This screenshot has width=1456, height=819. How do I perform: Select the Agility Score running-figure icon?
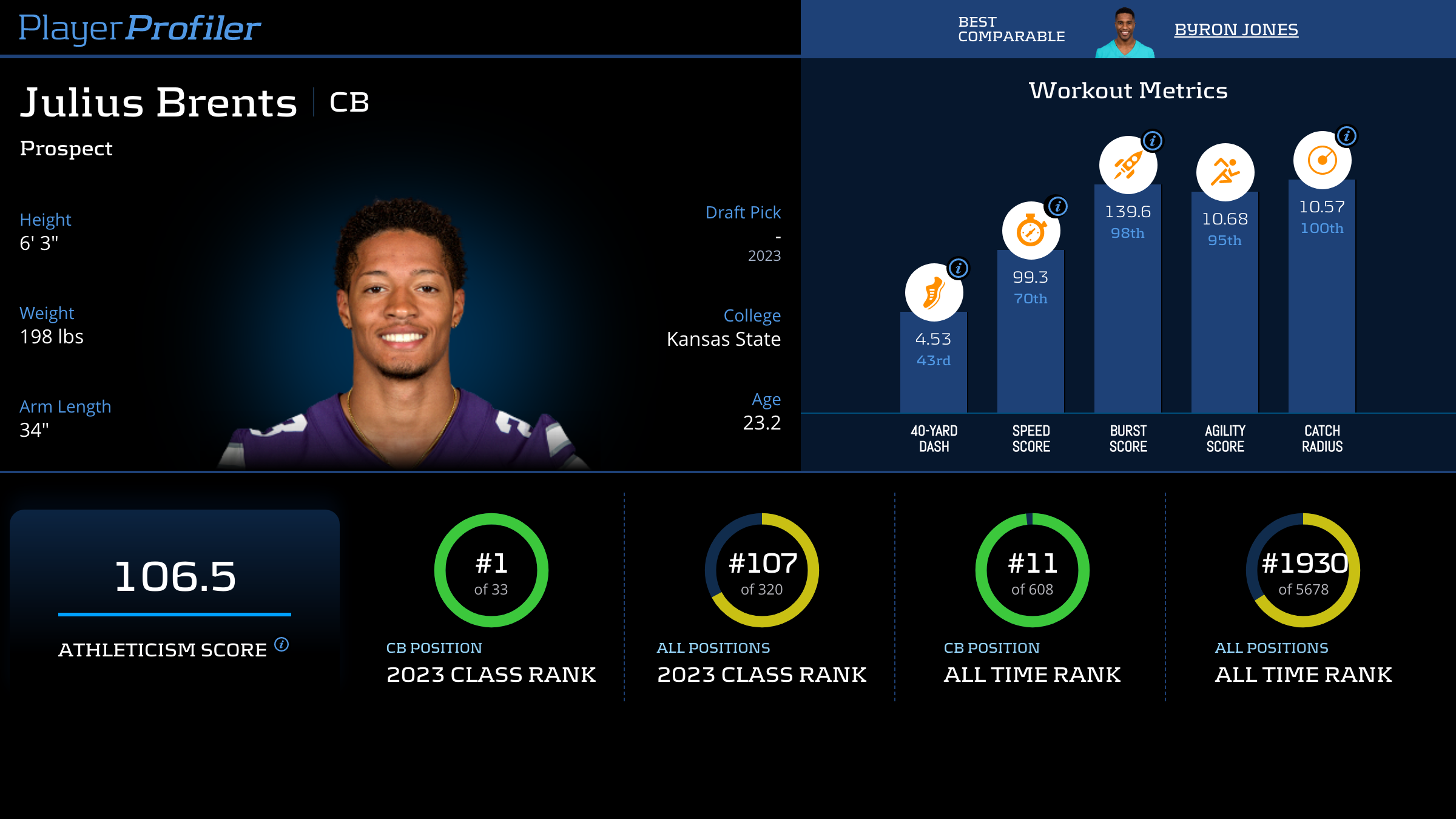pyautogui.click(x=1225, y=172)
